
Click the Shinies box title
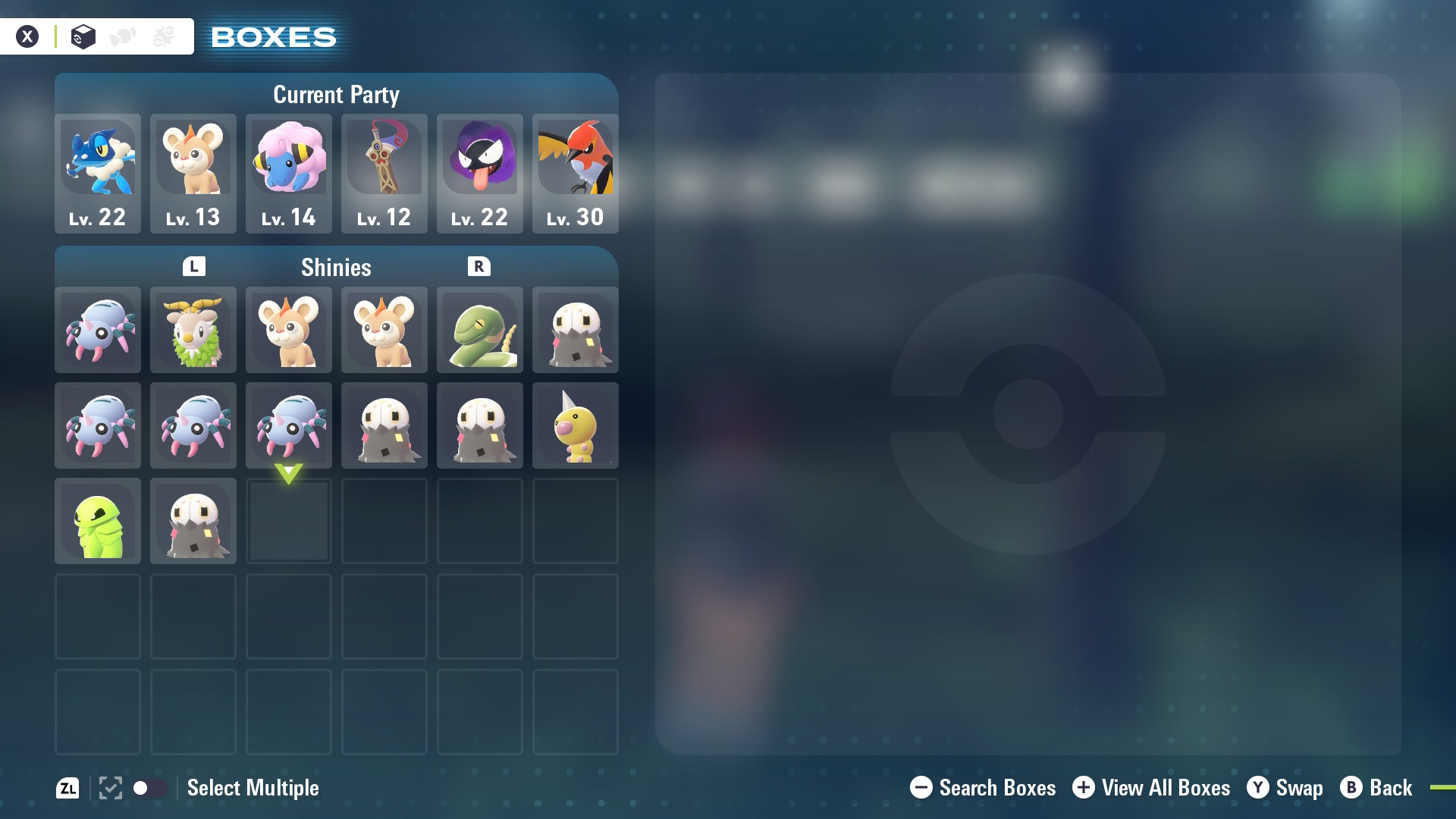click(336, 267)
